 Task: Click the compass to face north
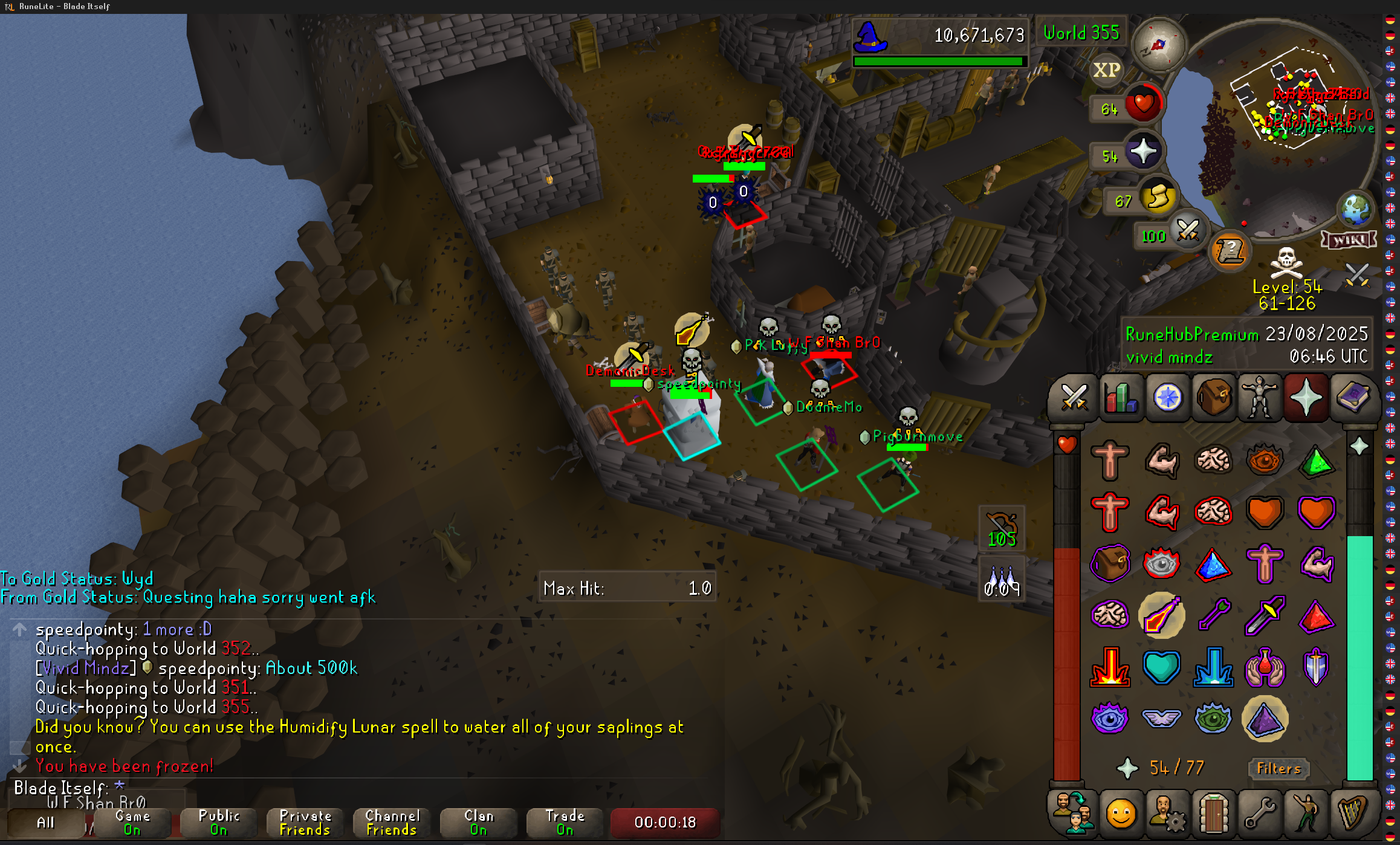[1158, 44]
